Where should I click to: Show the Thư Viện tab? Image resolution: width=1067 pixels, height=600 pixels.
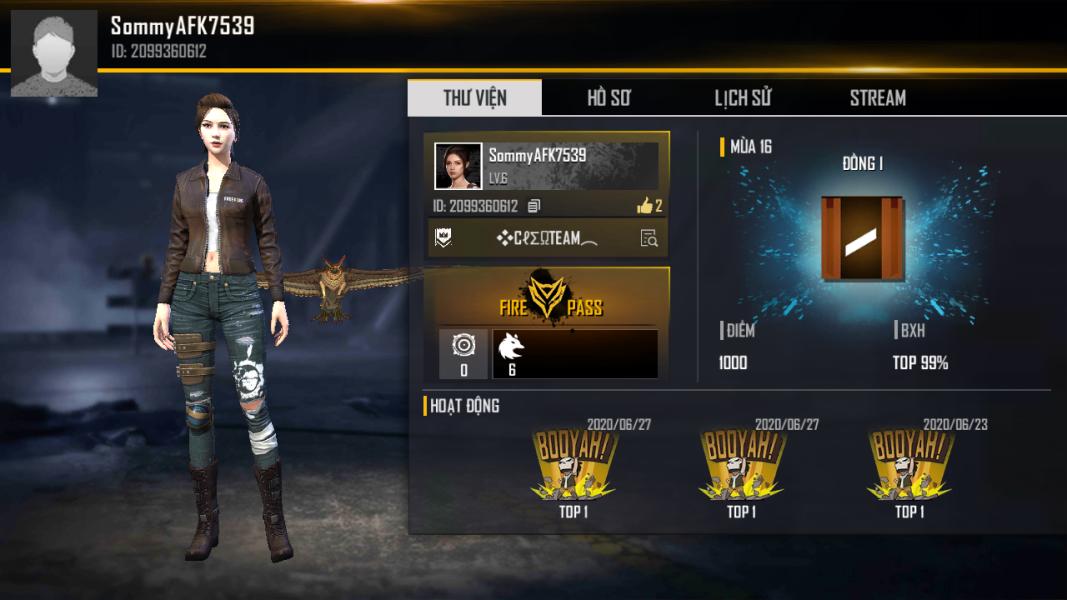tap(475, 98)
